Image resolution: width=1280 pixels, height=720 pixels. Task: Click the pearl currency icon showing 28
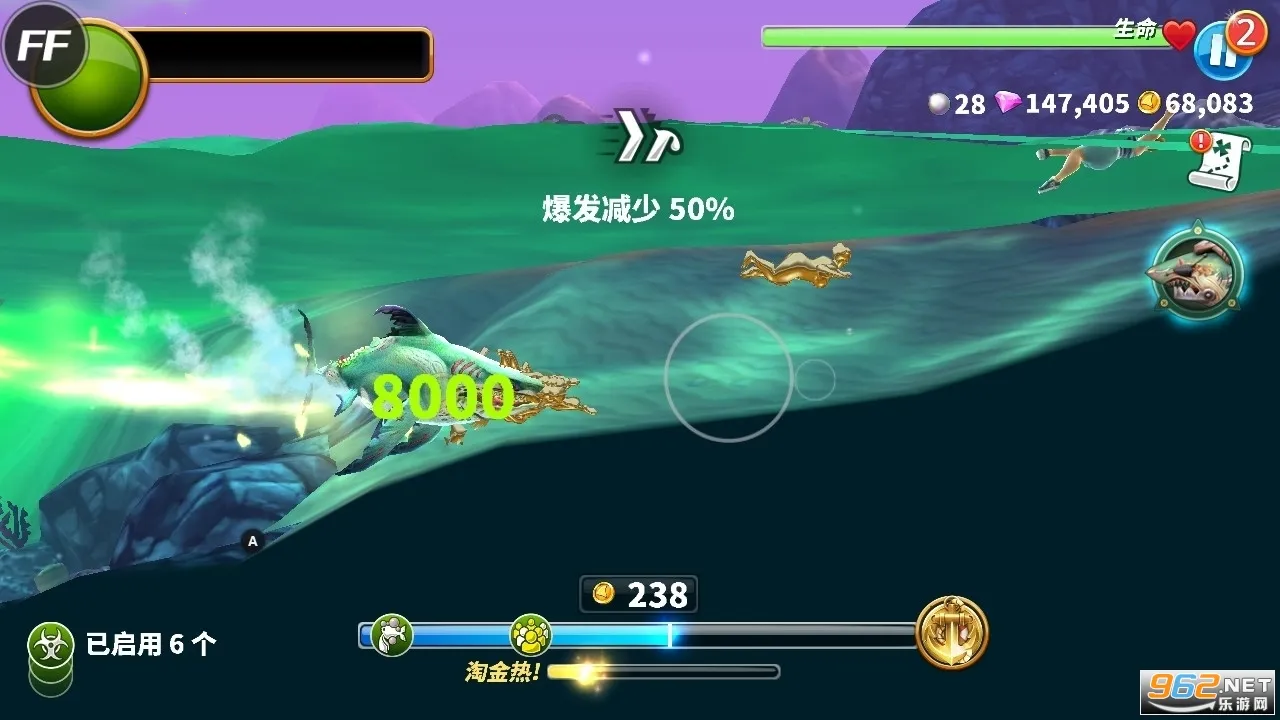pos(938,103)
